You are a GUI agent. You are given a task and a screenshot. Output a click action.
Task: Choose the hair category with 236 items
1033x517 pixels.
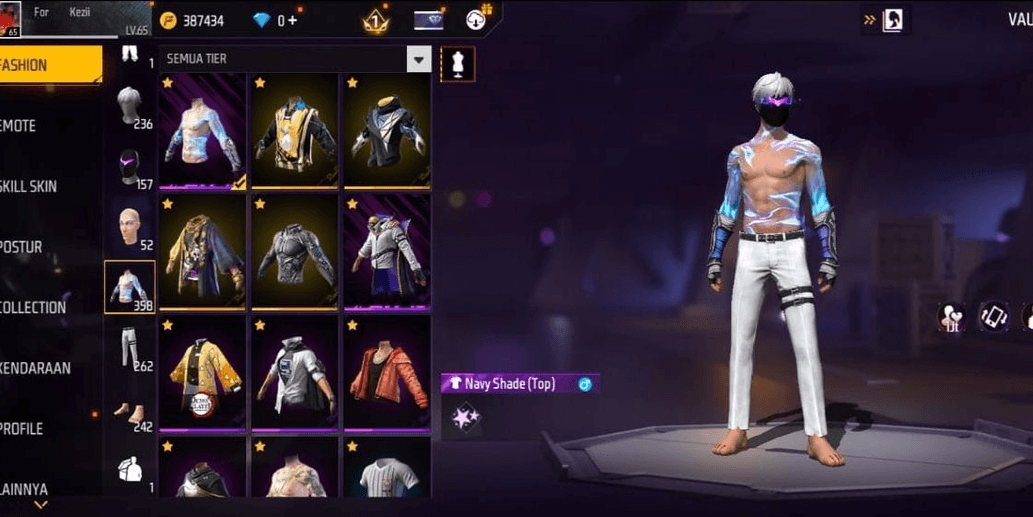[130, 105]
